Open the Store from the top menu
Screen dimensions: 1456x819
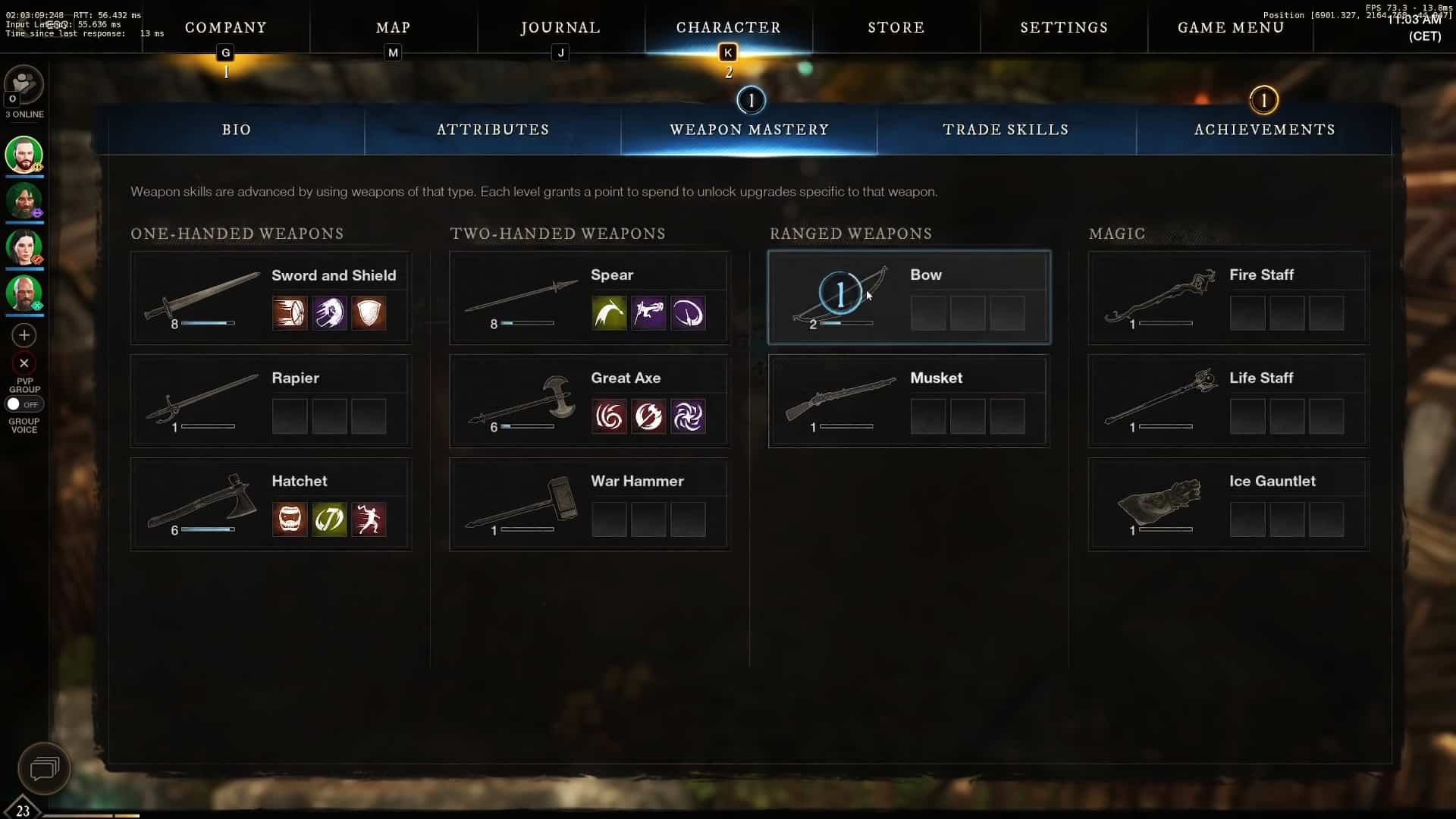(x=896, y=27)
